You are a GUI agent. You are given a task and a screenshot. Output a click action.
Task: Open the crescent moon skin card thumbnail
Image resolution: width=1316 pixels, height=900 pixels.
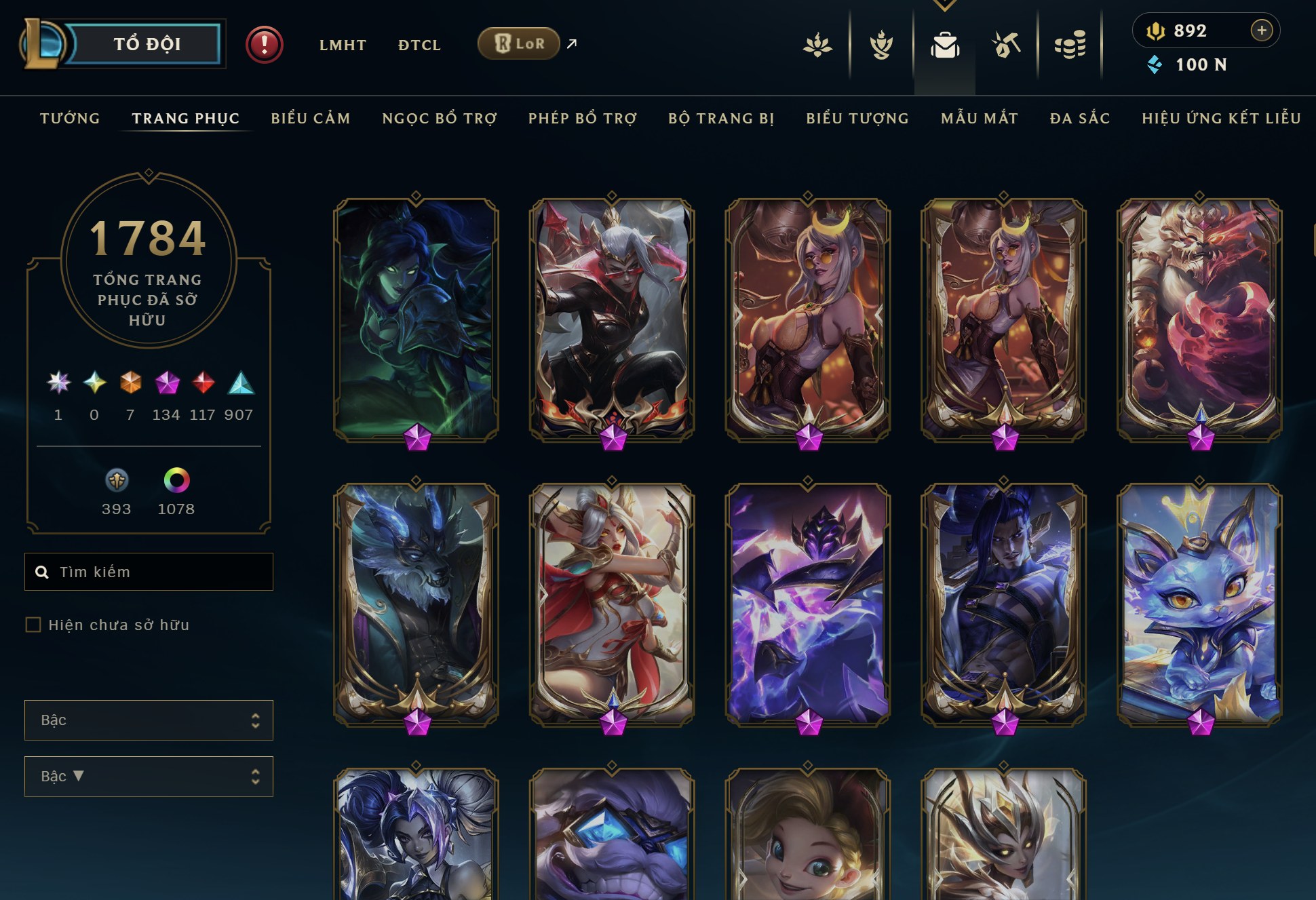[807, 319]
